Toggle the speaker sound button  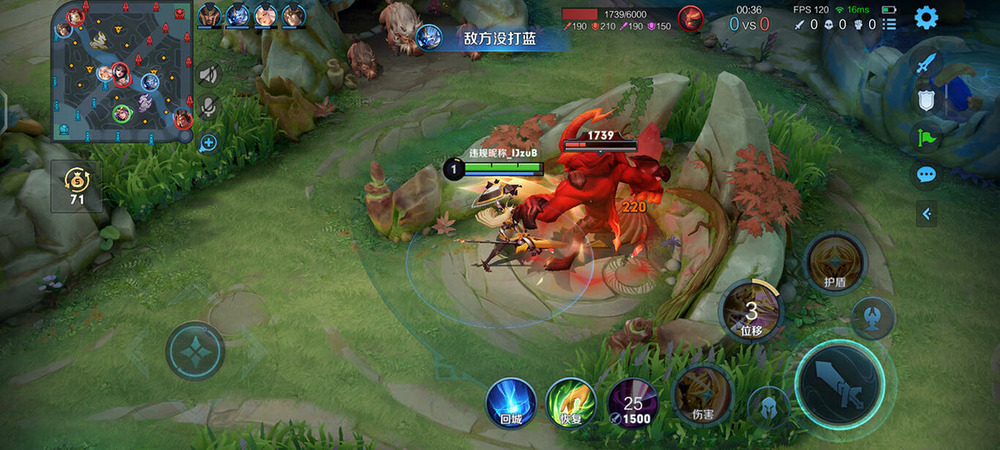pos(208,74)
